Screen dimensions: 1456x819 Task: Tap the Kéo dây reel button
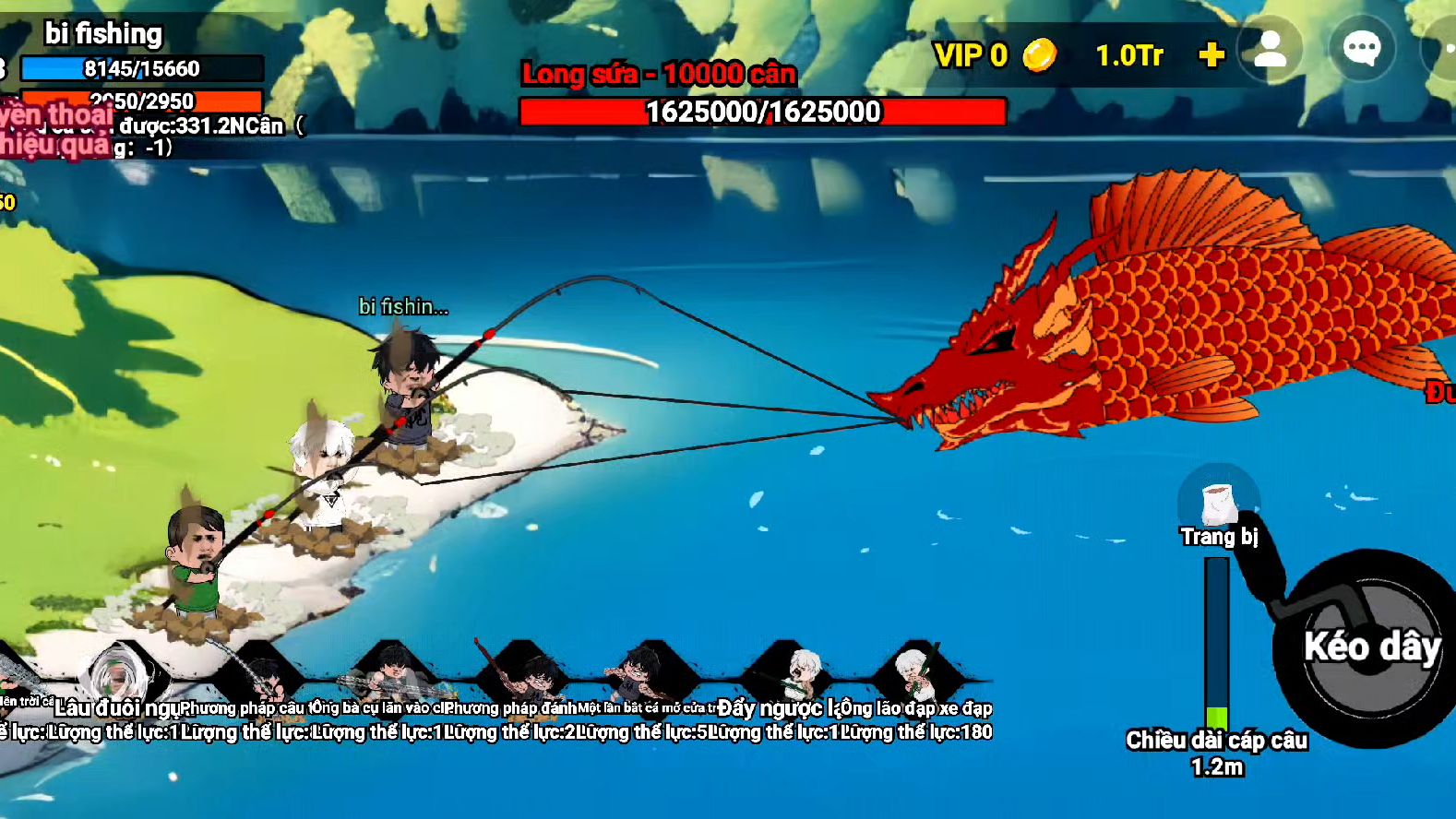pos(1370,647)
